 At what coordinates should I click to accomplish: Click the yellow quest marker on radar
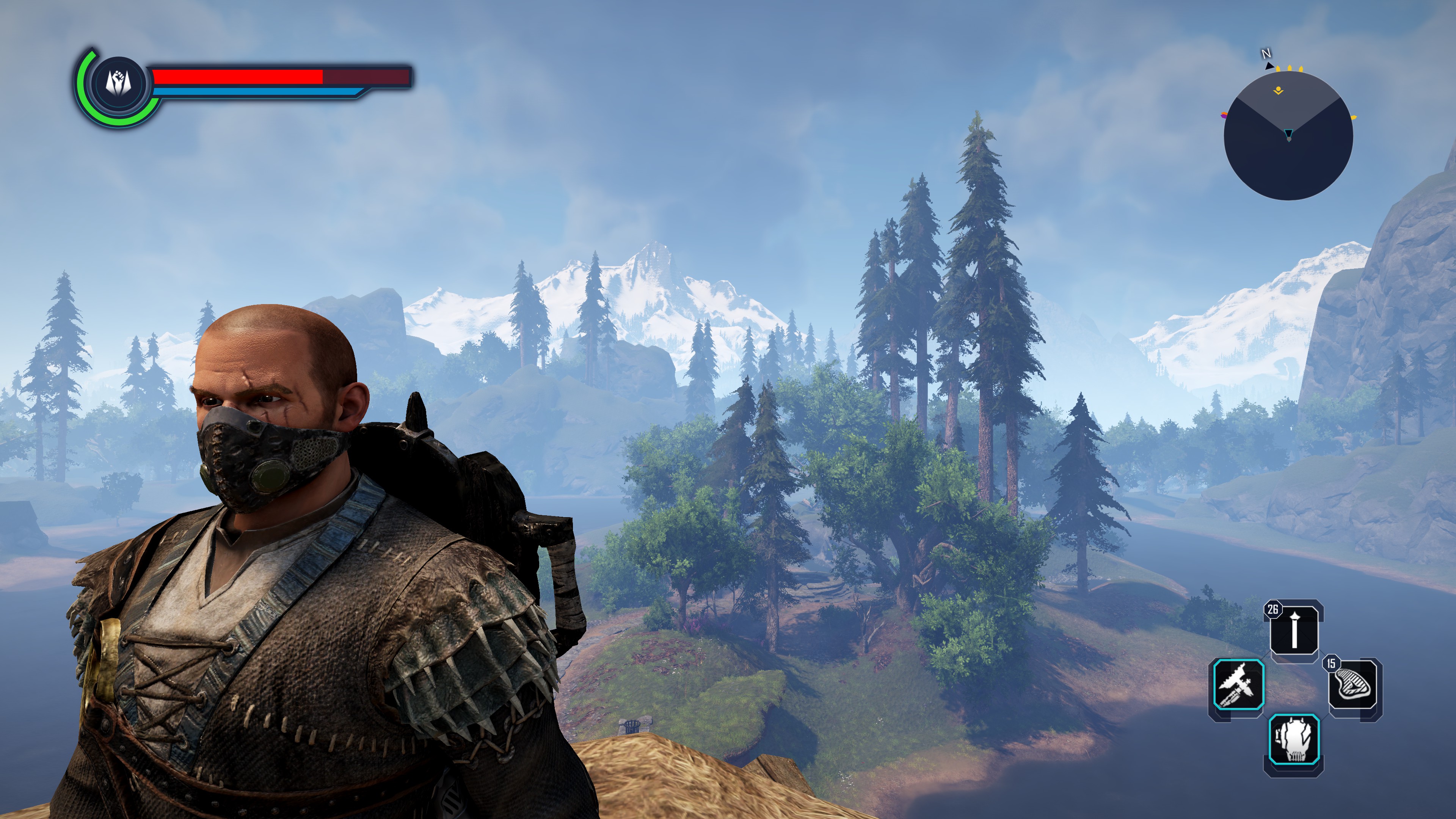coord(1278,91)
